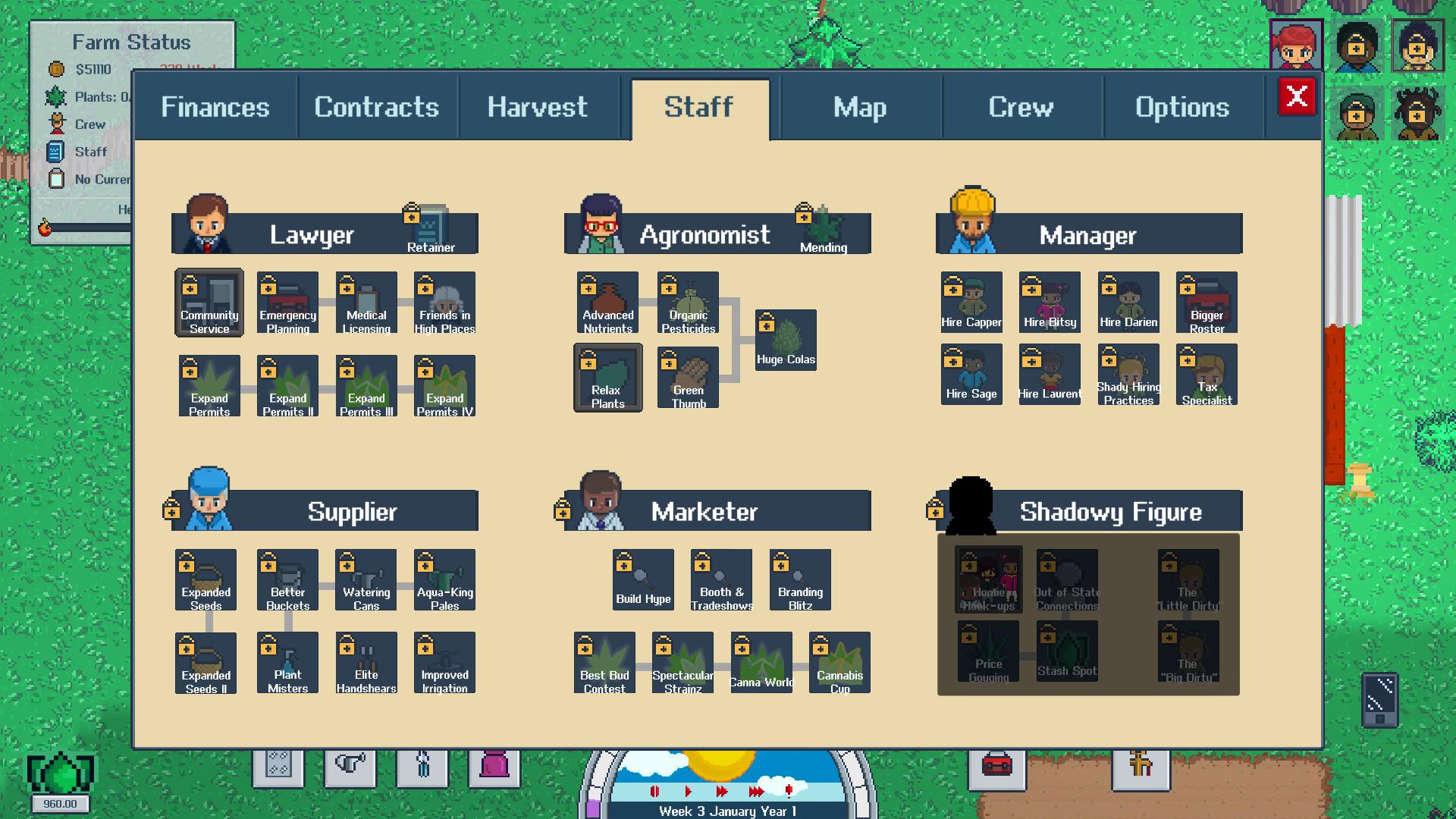The width and height of the screenshot is (1456, 819).
Task: Select the Cannabis Cup marketing upgrade
Action: click(839, 661)
